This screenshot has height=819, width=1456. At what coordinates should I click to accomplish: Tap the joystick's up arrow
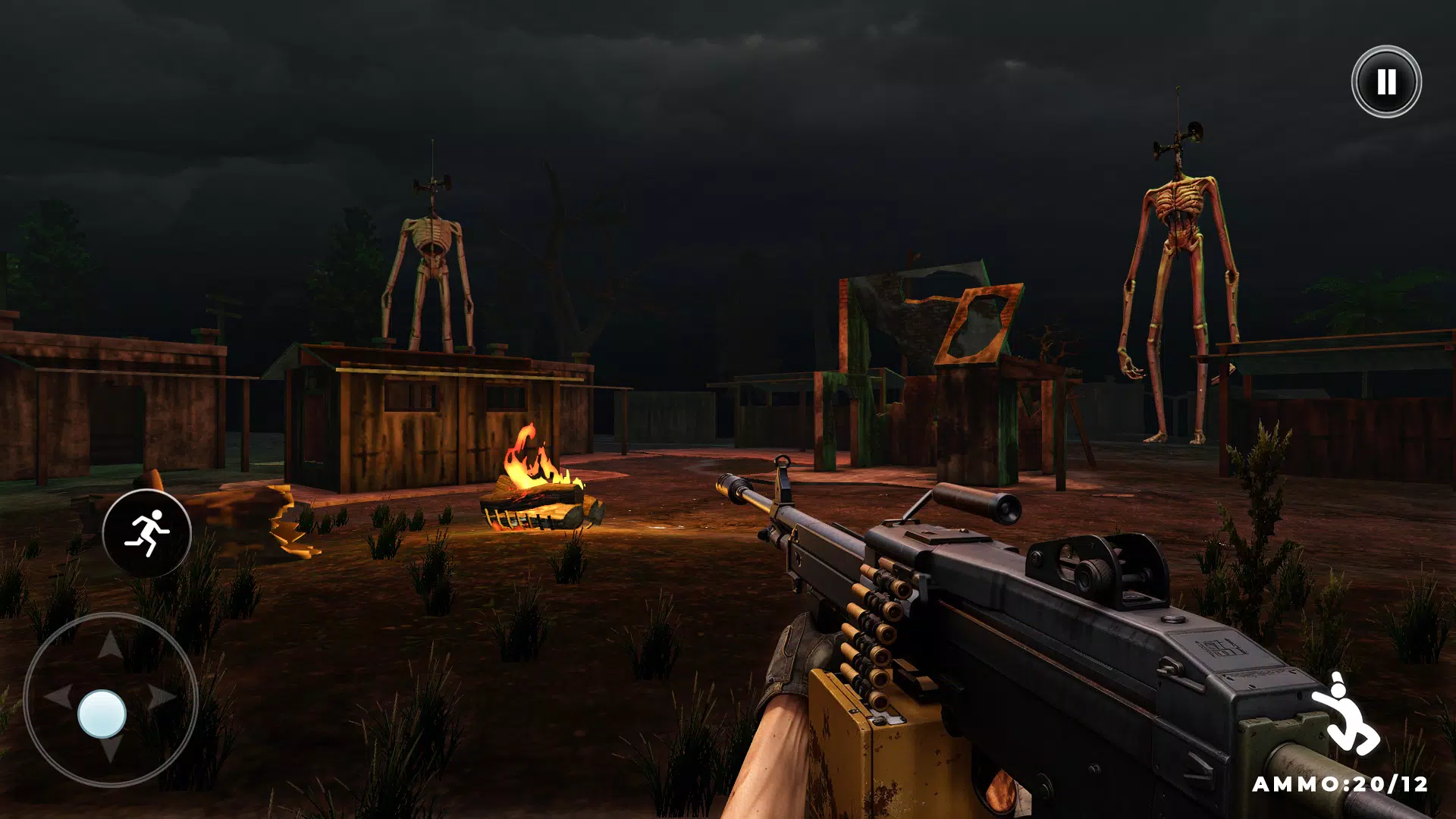point(111,645)
